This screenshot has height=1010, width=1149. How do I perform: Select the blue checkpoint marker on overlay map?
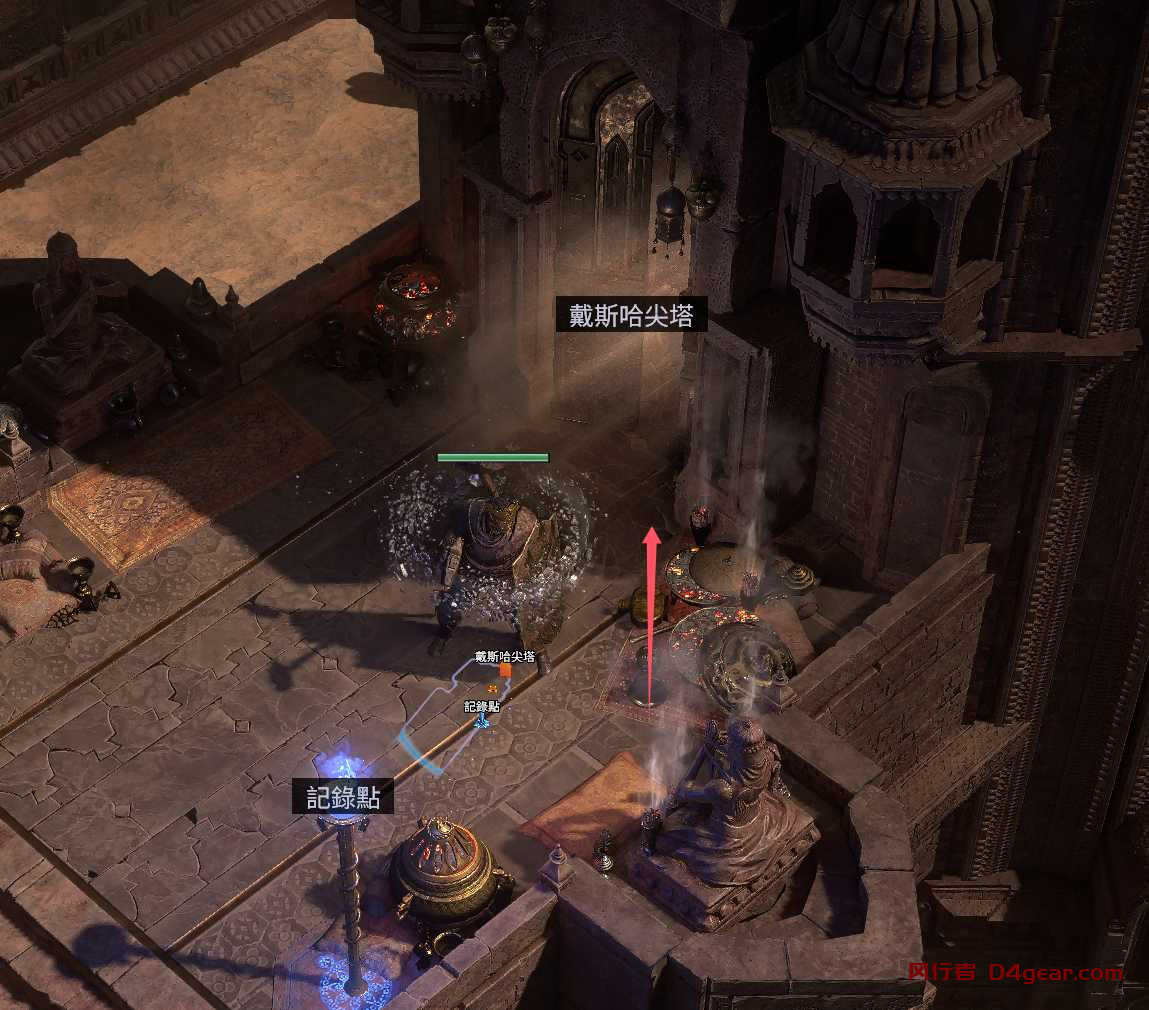tap(482, 720)
